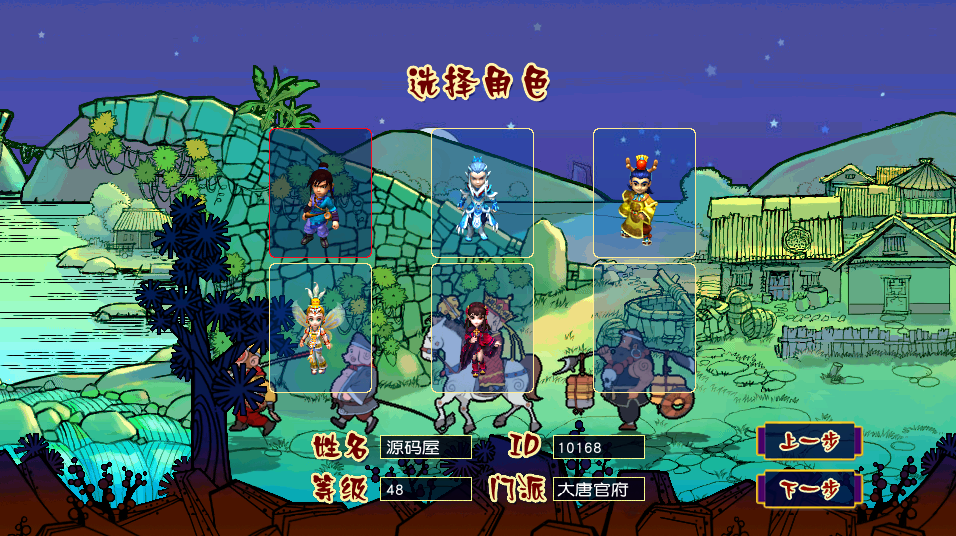Select the winged fairy character tile

click(320, 328)
